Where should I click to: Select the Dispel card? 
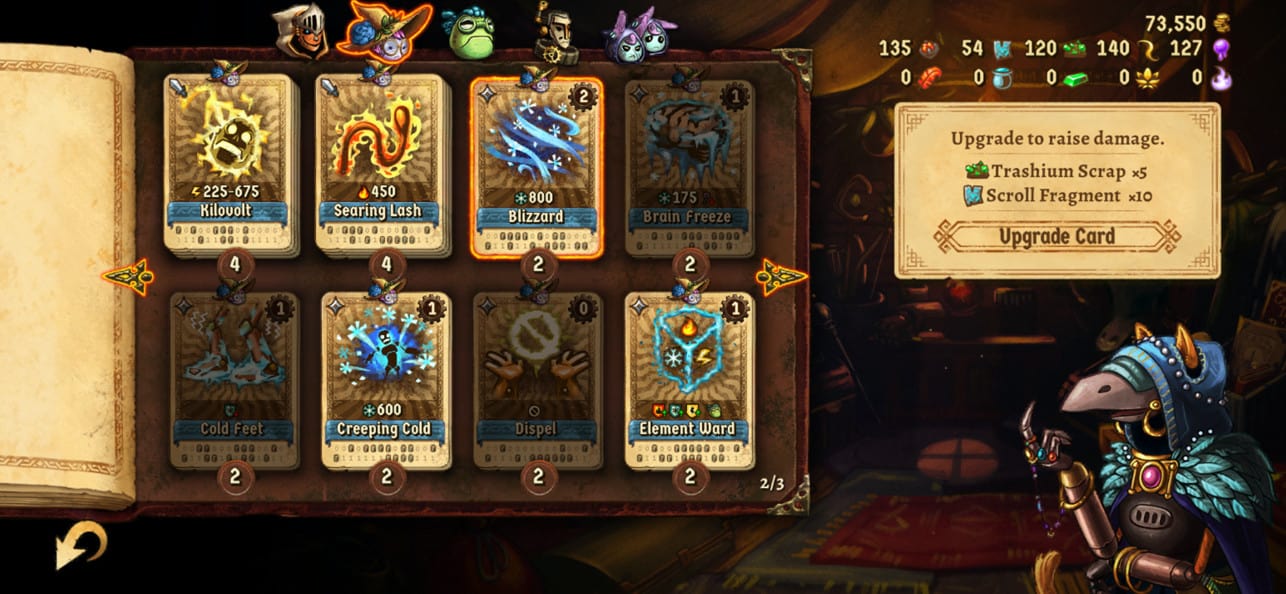tap(538, 380)
